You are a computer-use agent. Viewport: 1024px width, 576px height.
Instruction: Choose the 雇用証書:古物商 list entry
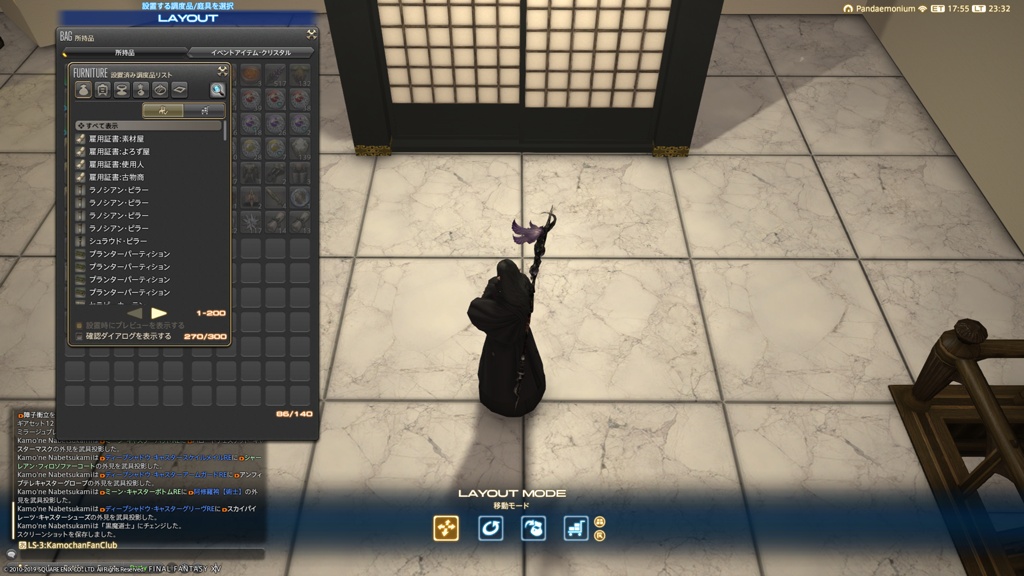click(x=116, y=177)
